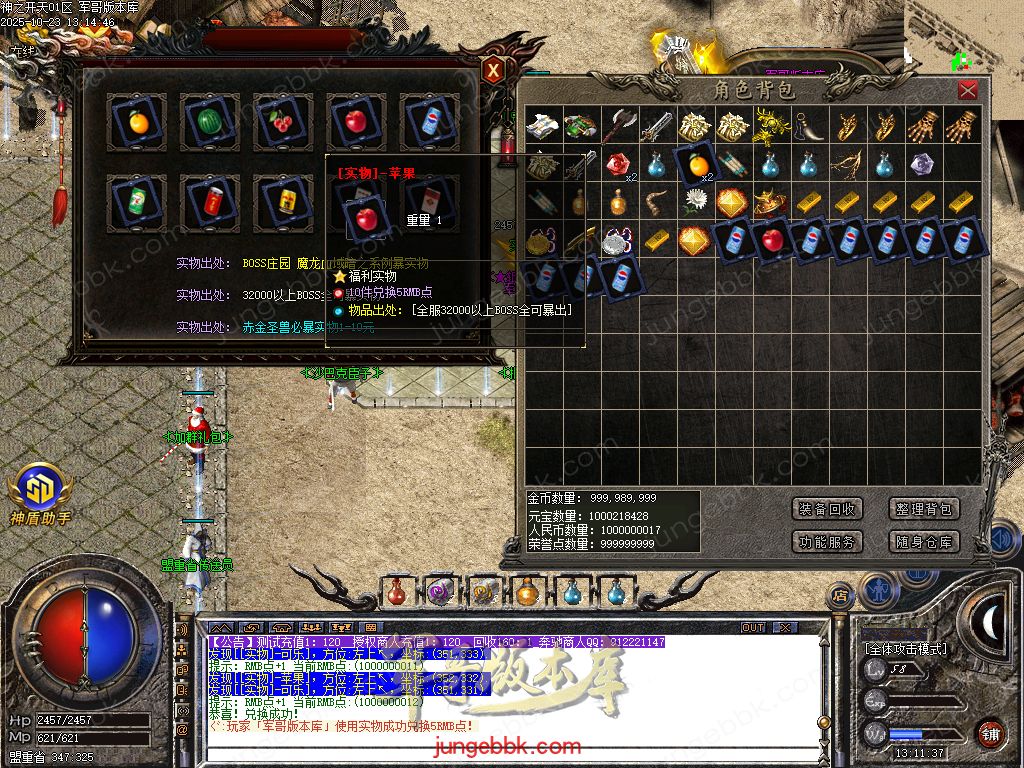Open the 随身仓库 portable warehouse

[x=923, y=542]
